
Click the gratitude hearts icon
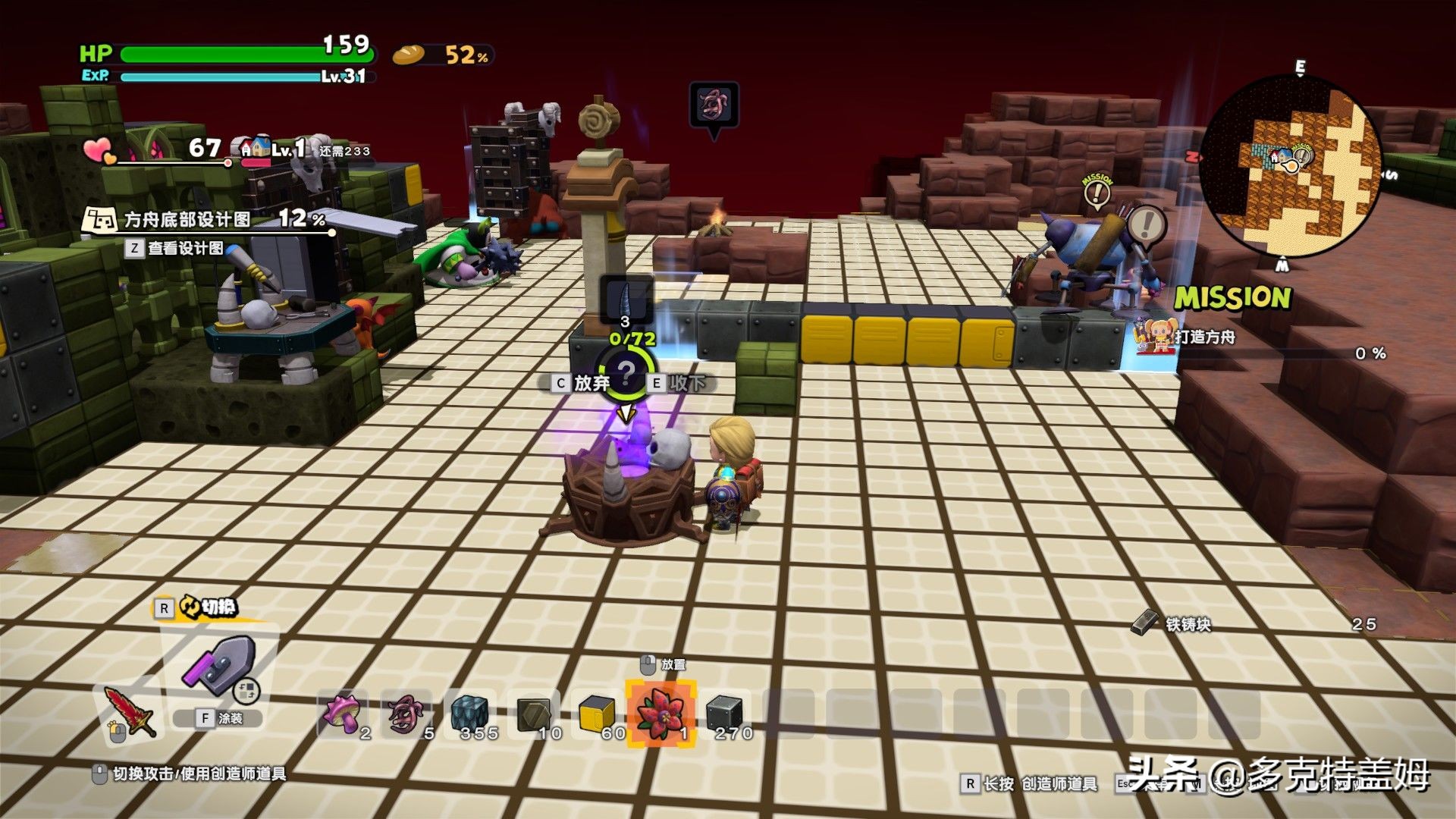pos(99,150)
